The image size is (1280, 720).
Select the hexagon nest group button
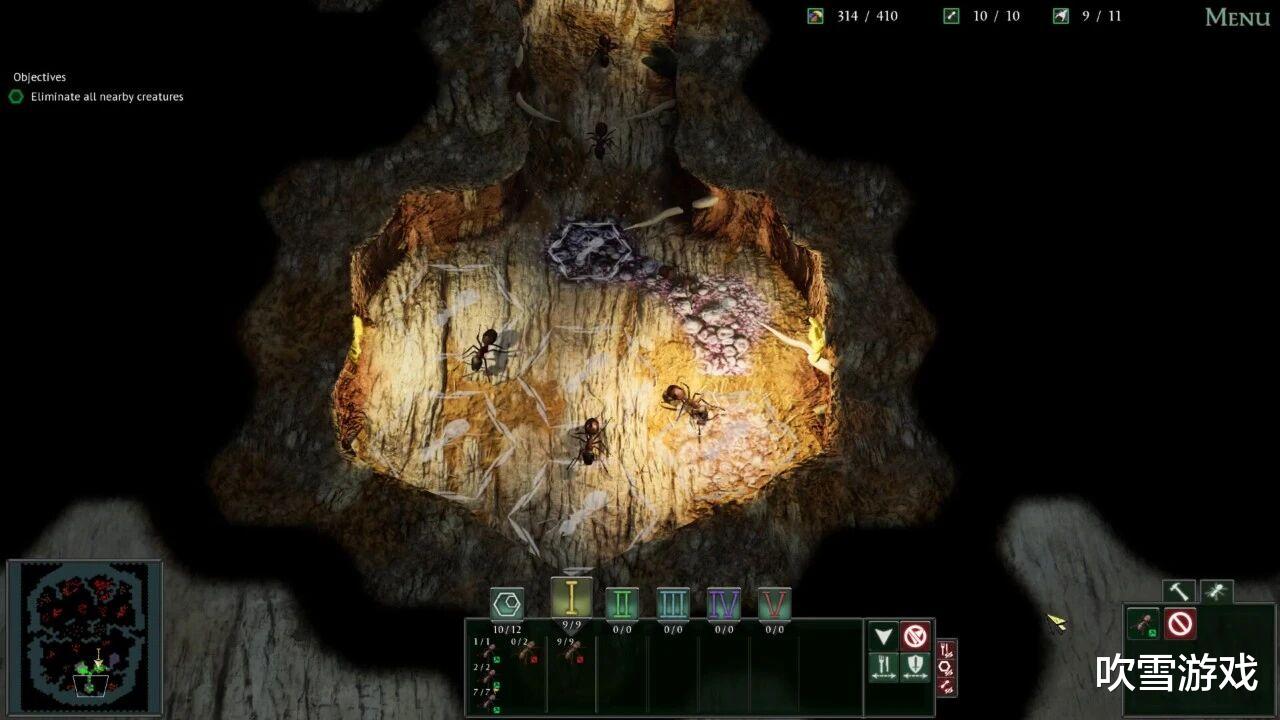(x=507, y=604)
